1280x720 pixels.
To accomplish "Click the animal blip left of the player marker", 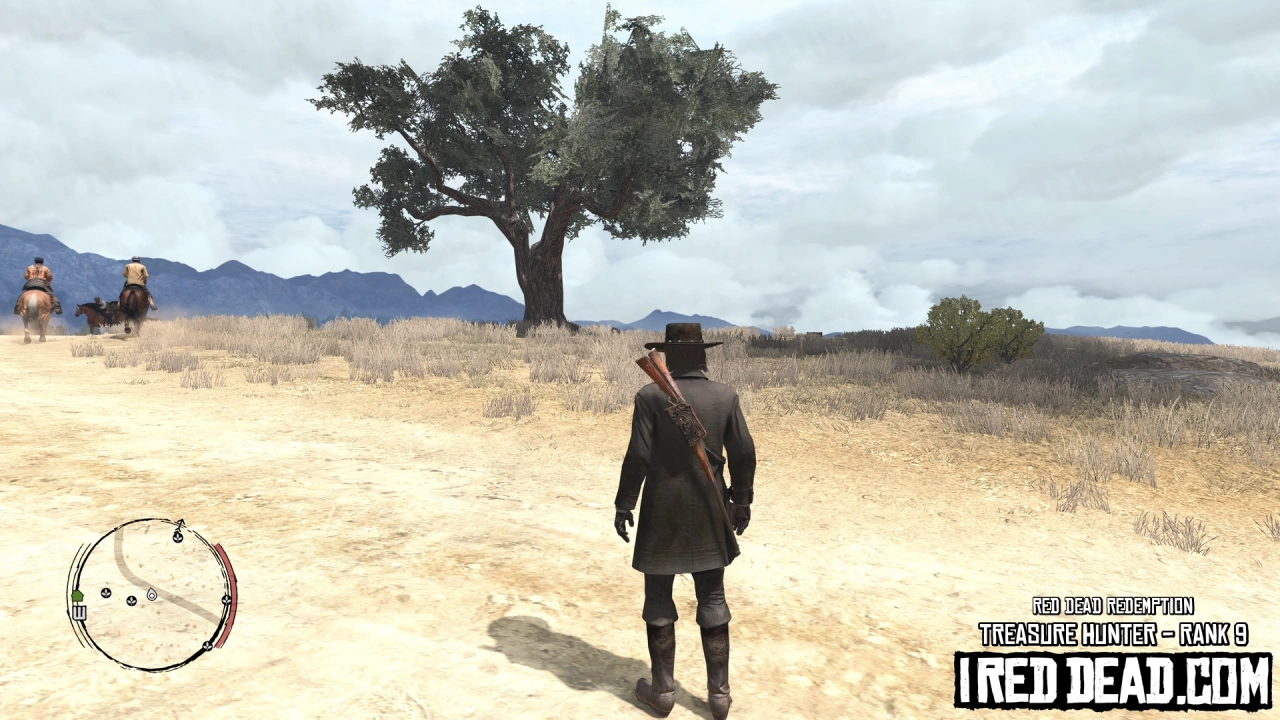I will tap(131, 601).
